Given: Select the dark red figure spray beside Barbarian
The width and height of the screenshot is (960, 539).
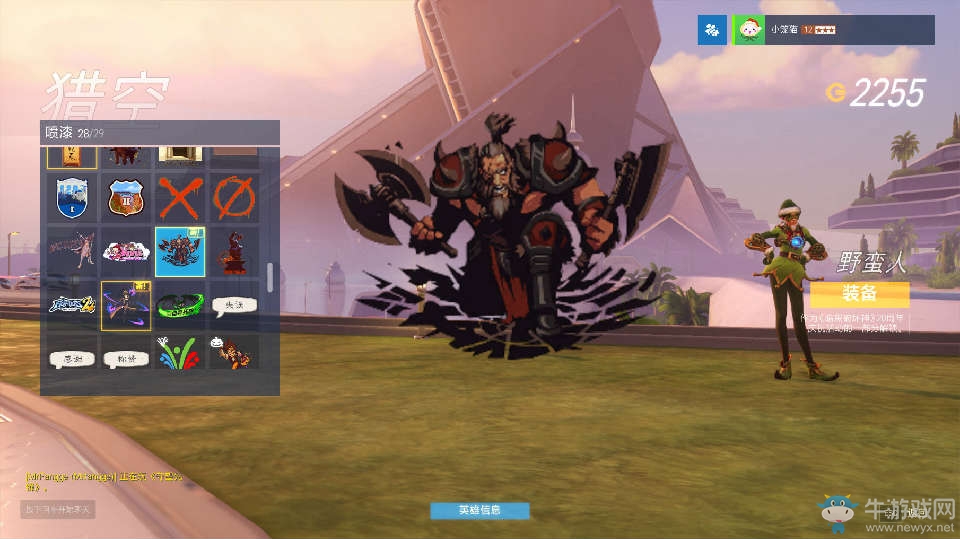Looking at the screenshot, I should [234, 251].
